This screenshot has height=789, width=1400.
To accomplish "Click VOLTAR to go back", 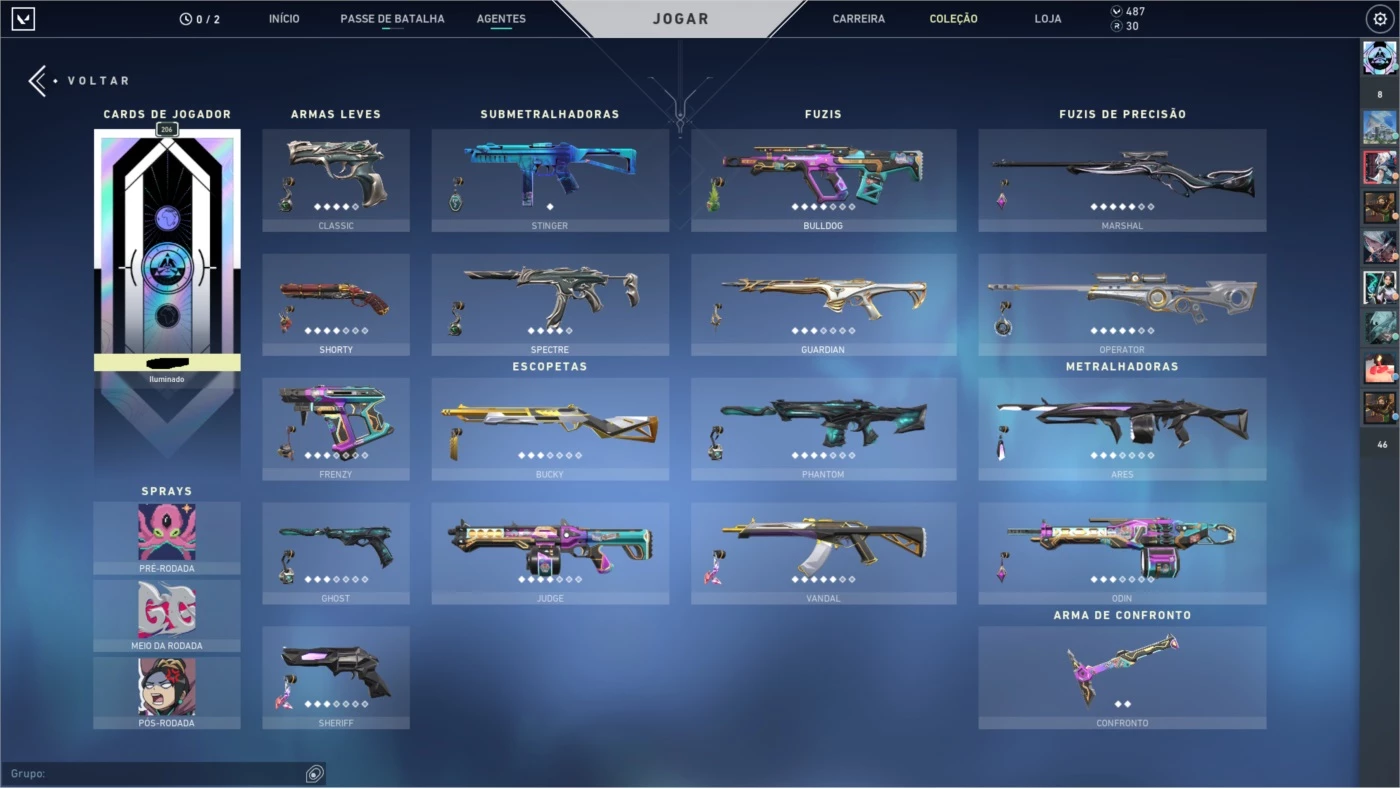I will click(80, 80).
